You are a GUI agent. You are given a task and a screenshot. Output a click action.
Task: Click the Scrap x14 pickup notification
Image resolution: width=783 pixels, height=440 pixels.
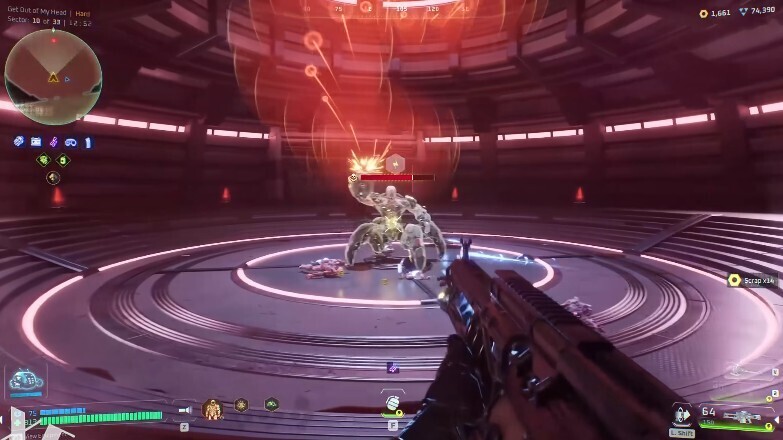753,280
